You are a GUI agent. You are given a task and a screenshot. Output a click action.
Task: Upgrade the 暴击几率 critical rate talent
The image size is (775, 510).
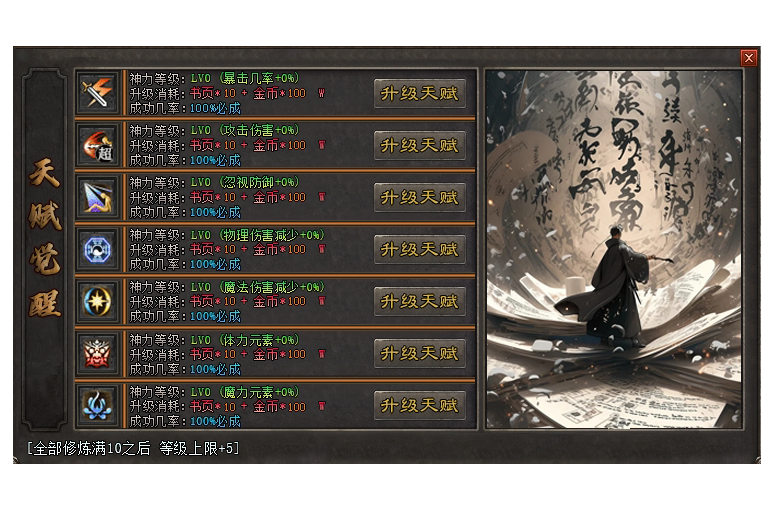(420, 94)
